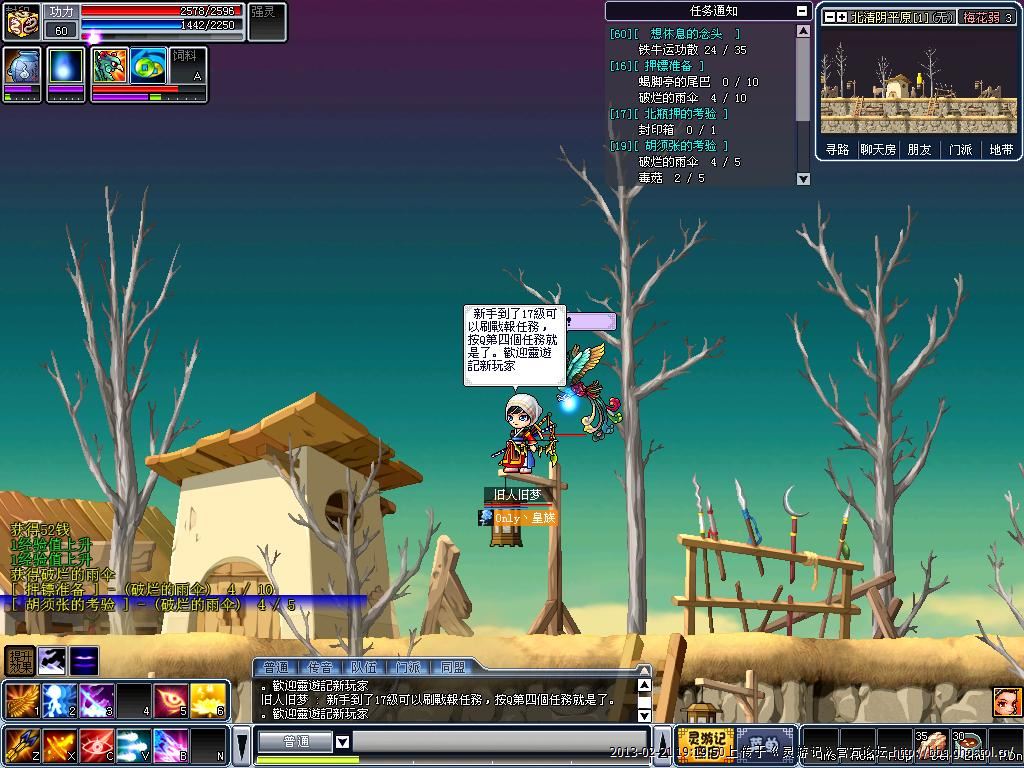The image size is (1024, 768).
Task: Minimize the 任务通知 quest tracker panel
Action: click(x=802, y=11)
